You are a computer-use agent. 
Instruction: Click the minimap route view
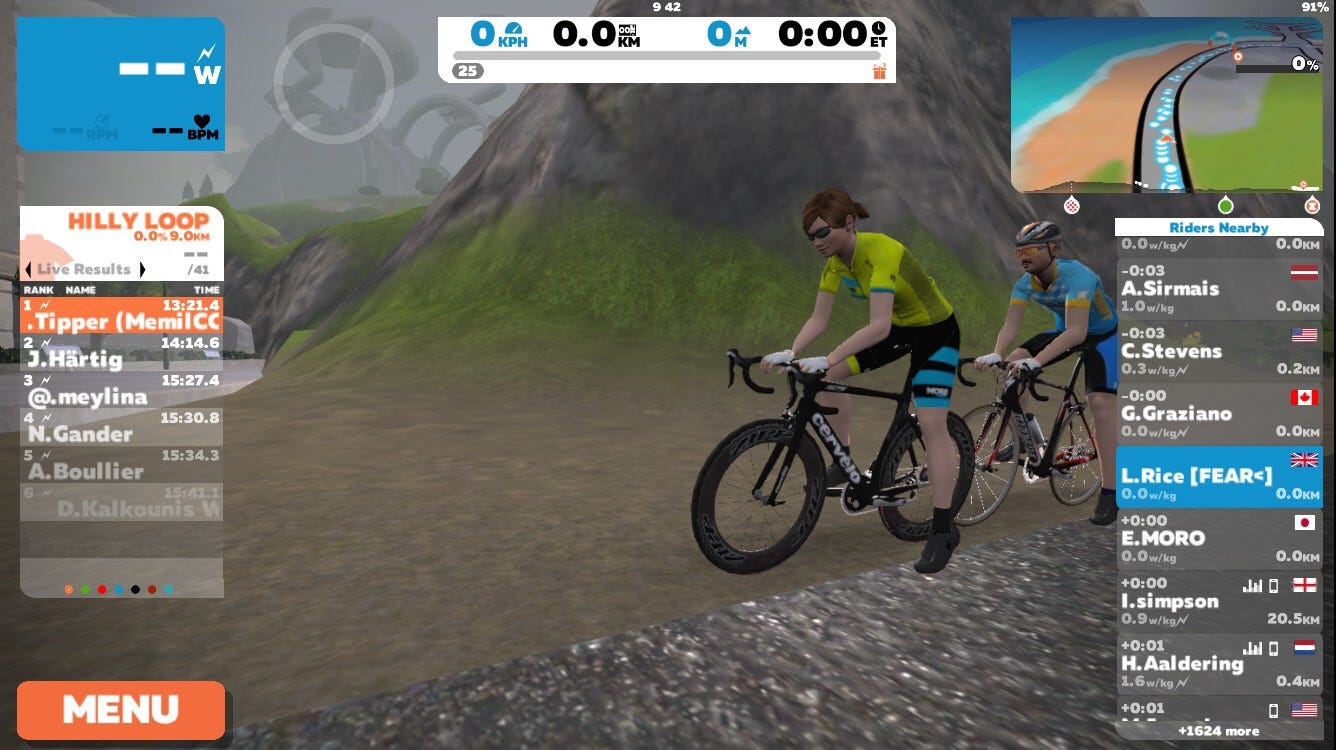[1166, 104]
